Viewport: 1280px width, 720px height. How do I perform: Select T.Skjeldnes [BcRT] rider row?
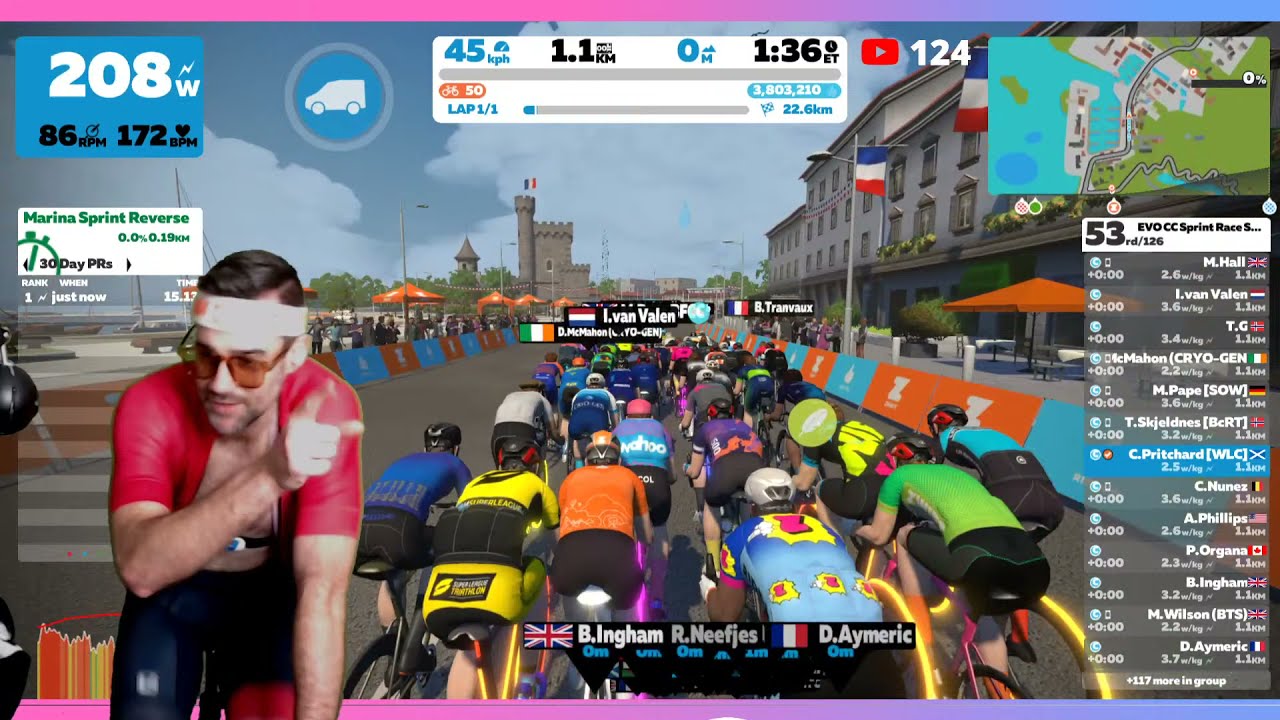point(1177,428)
